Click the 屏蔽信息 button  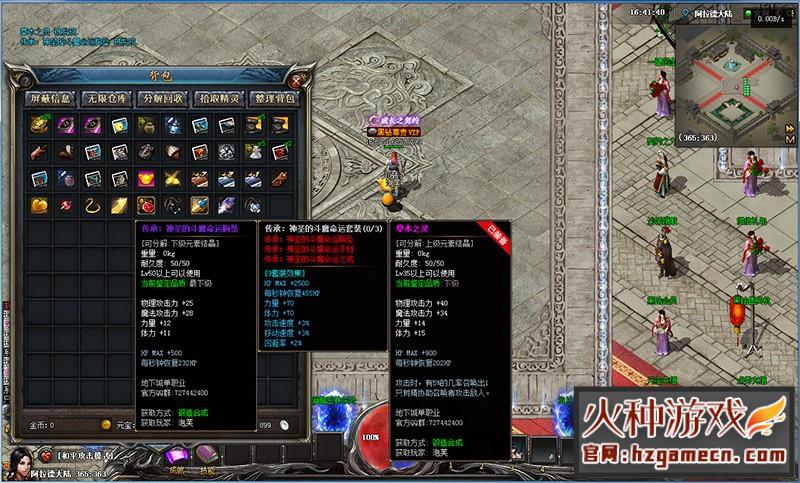(x=50, y=98)
